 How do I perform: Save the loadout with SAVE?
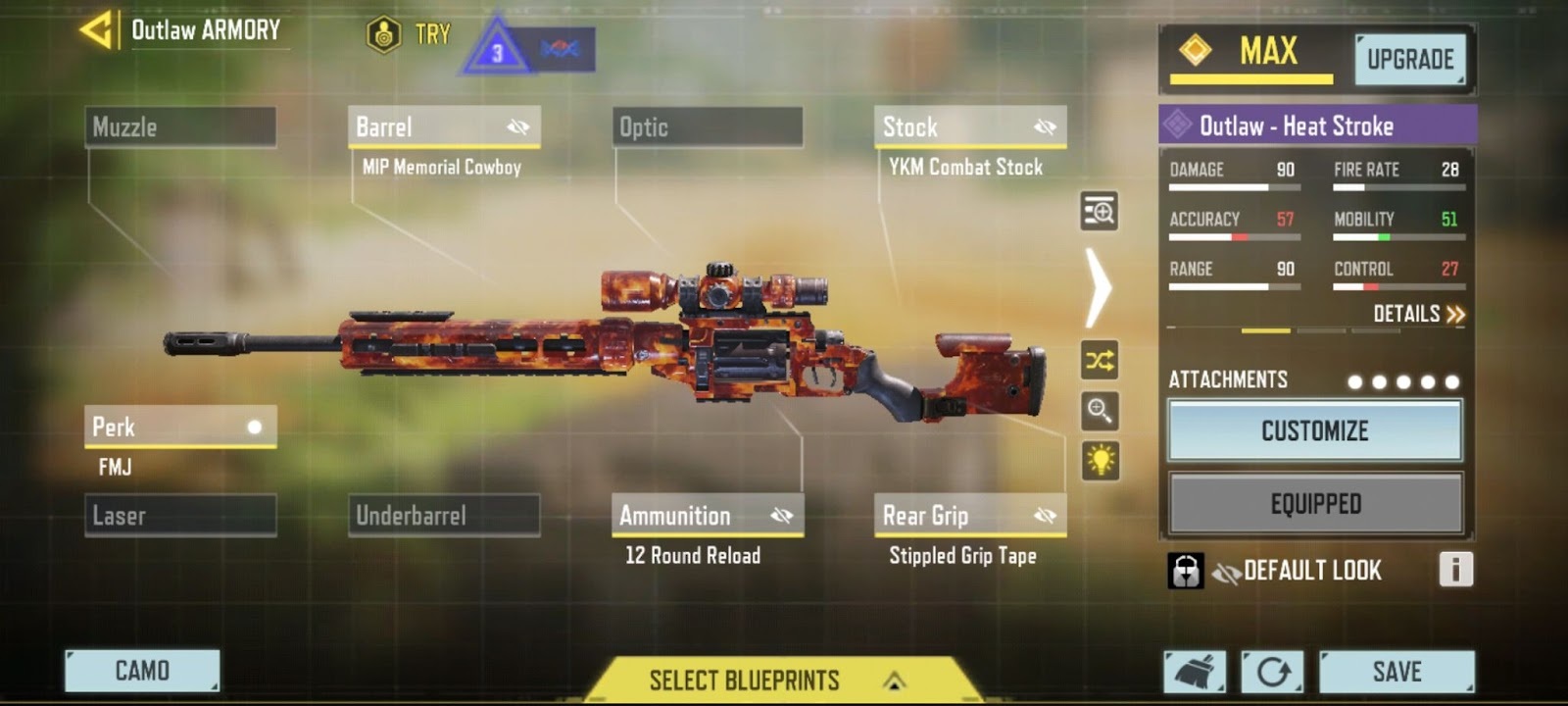(1396, 672)
